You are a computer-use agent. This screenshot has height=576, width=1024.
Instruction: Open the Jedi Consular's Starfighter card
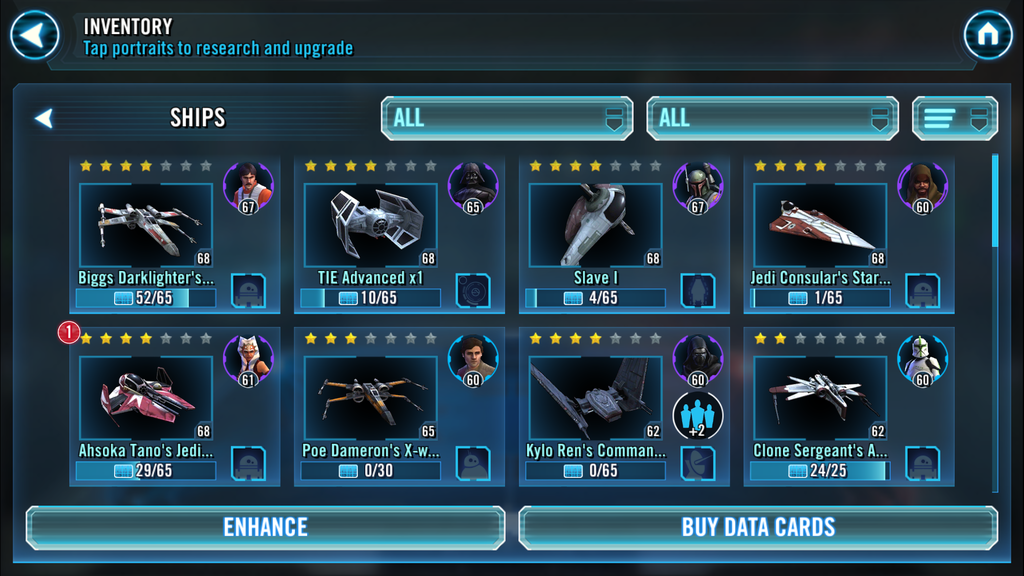click(820, 225)
